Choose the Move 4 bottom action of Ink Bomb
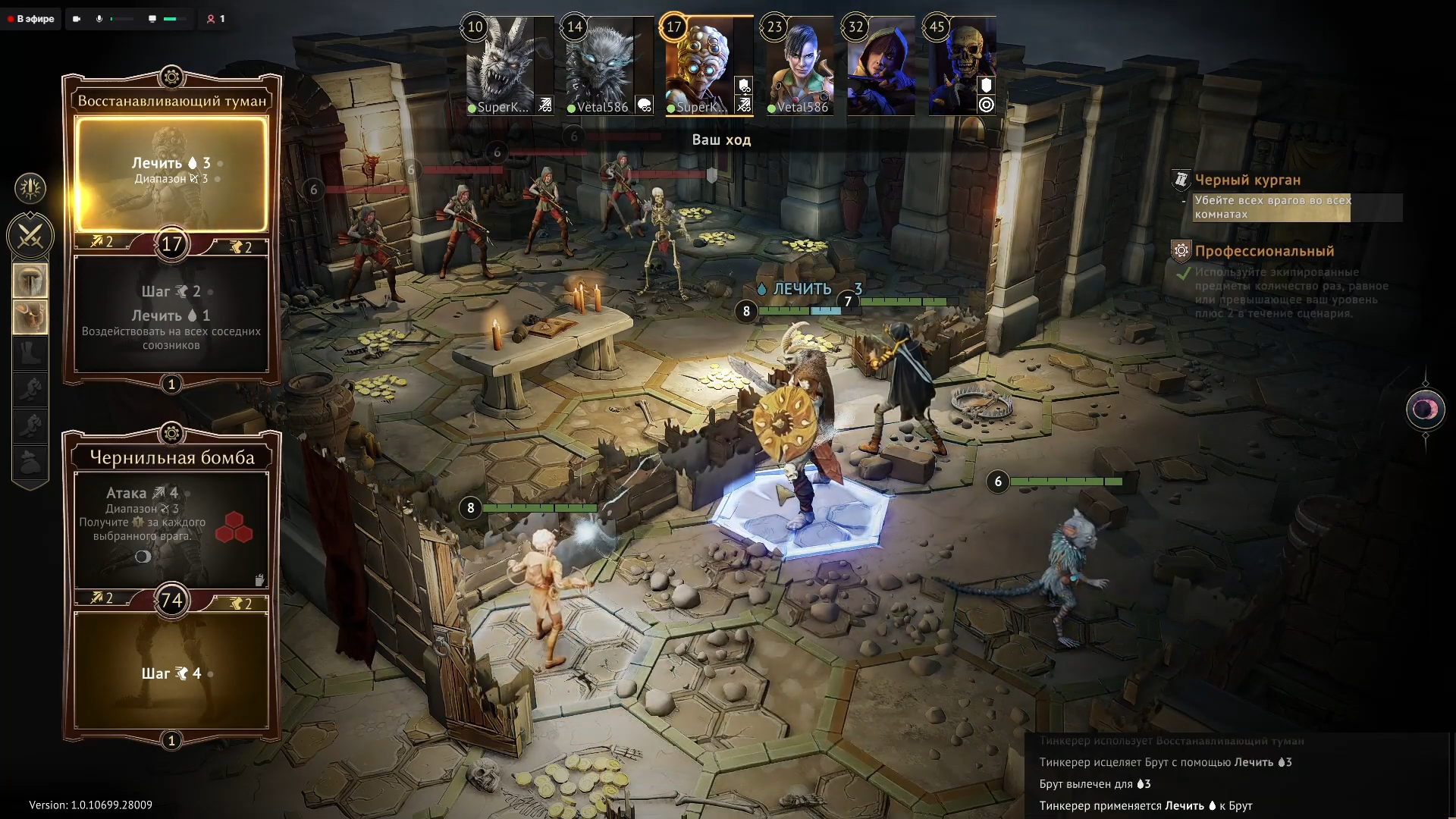This screenshot has width=1456, height=819. click(x=171, y=672)
